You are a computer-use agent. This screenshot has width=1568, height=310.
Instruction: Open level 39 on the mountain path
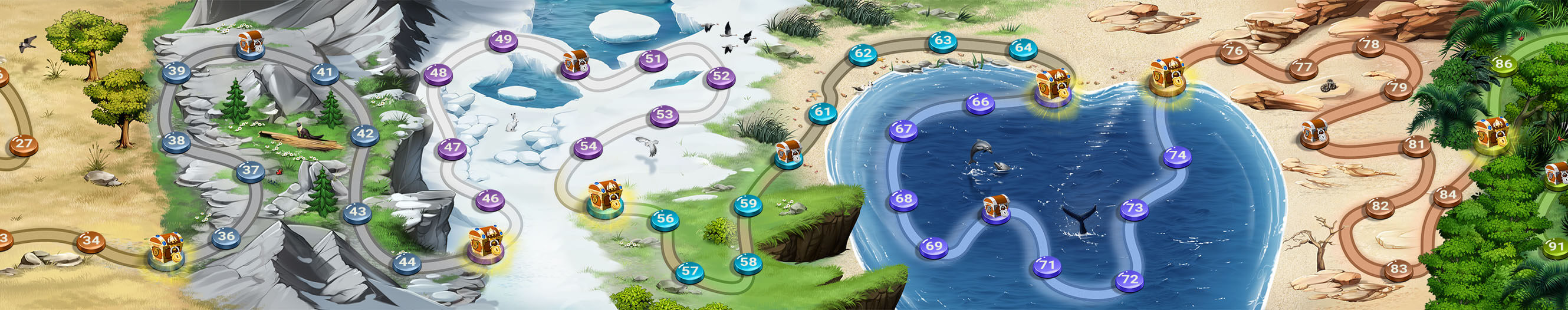coord(176,71)
